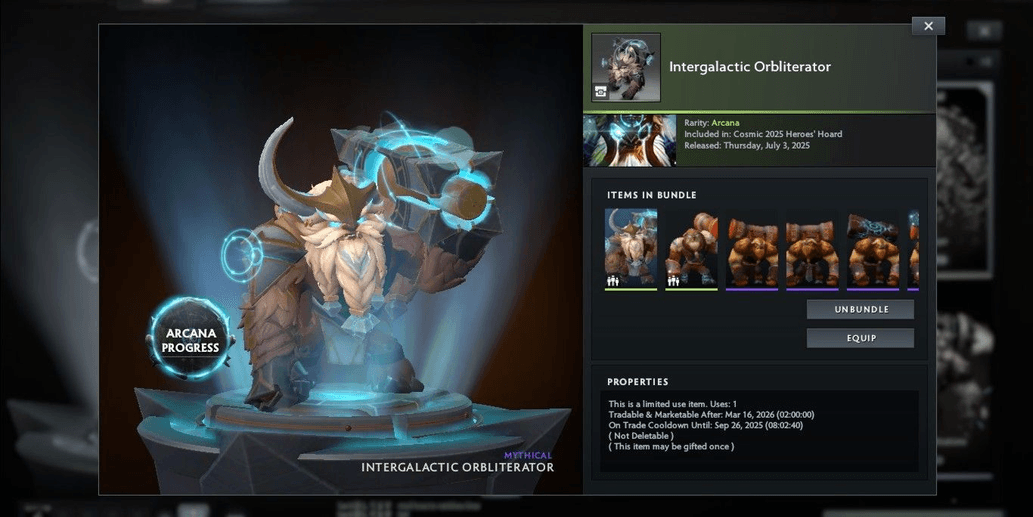1033x517 pixels.
Task: Open the Arcana Progress badge
Action: tap(190, 340)
